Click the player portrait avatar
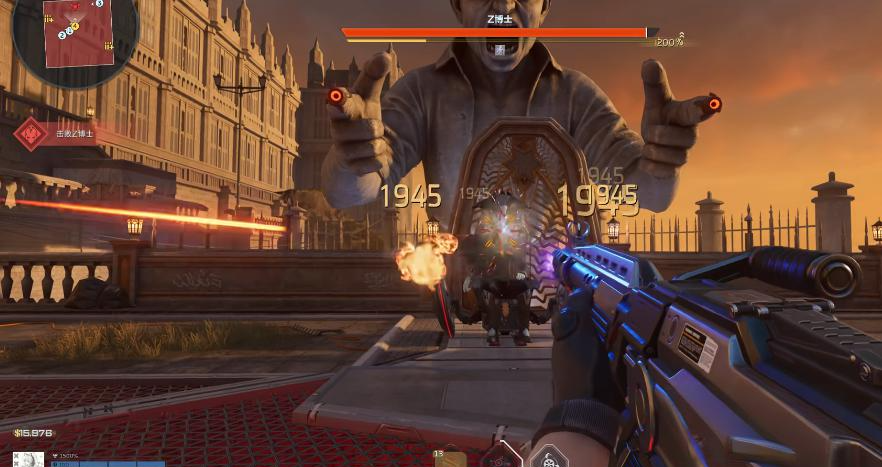 33,460
